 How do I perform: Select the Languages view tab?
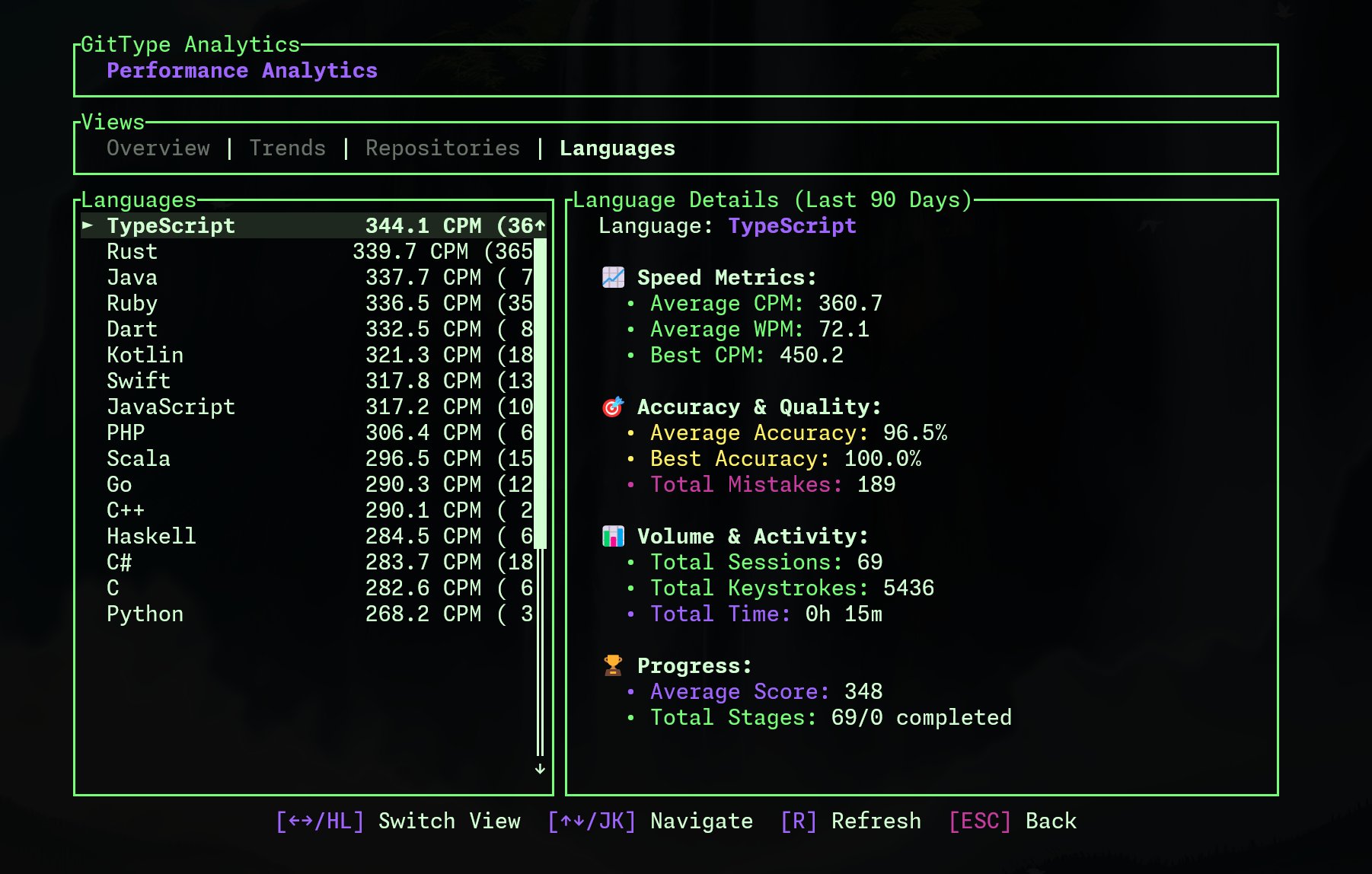point(617,148)
